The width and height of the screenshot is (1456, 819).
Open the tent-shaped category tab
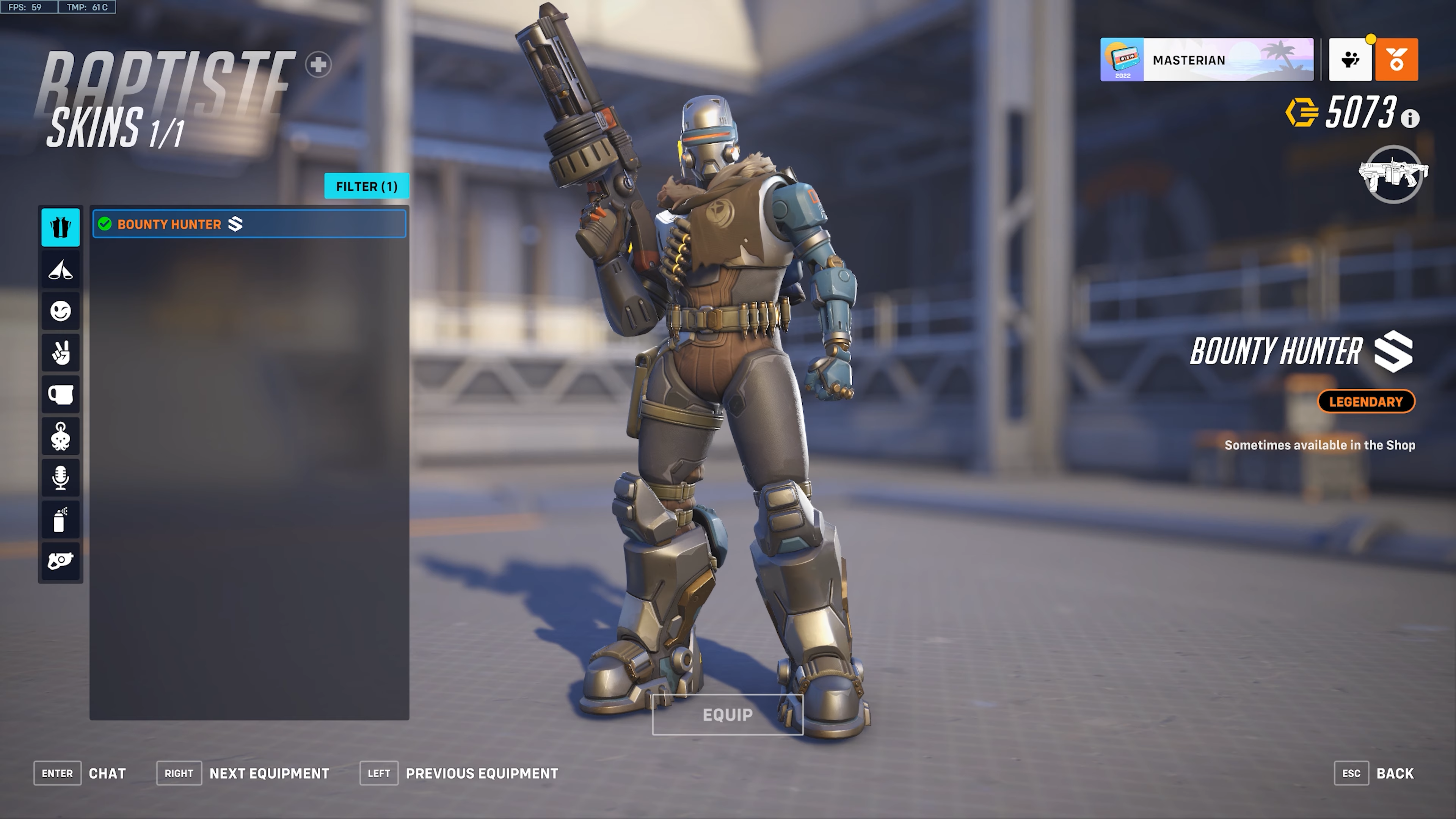pyautogui.click(x=61, y=270)
